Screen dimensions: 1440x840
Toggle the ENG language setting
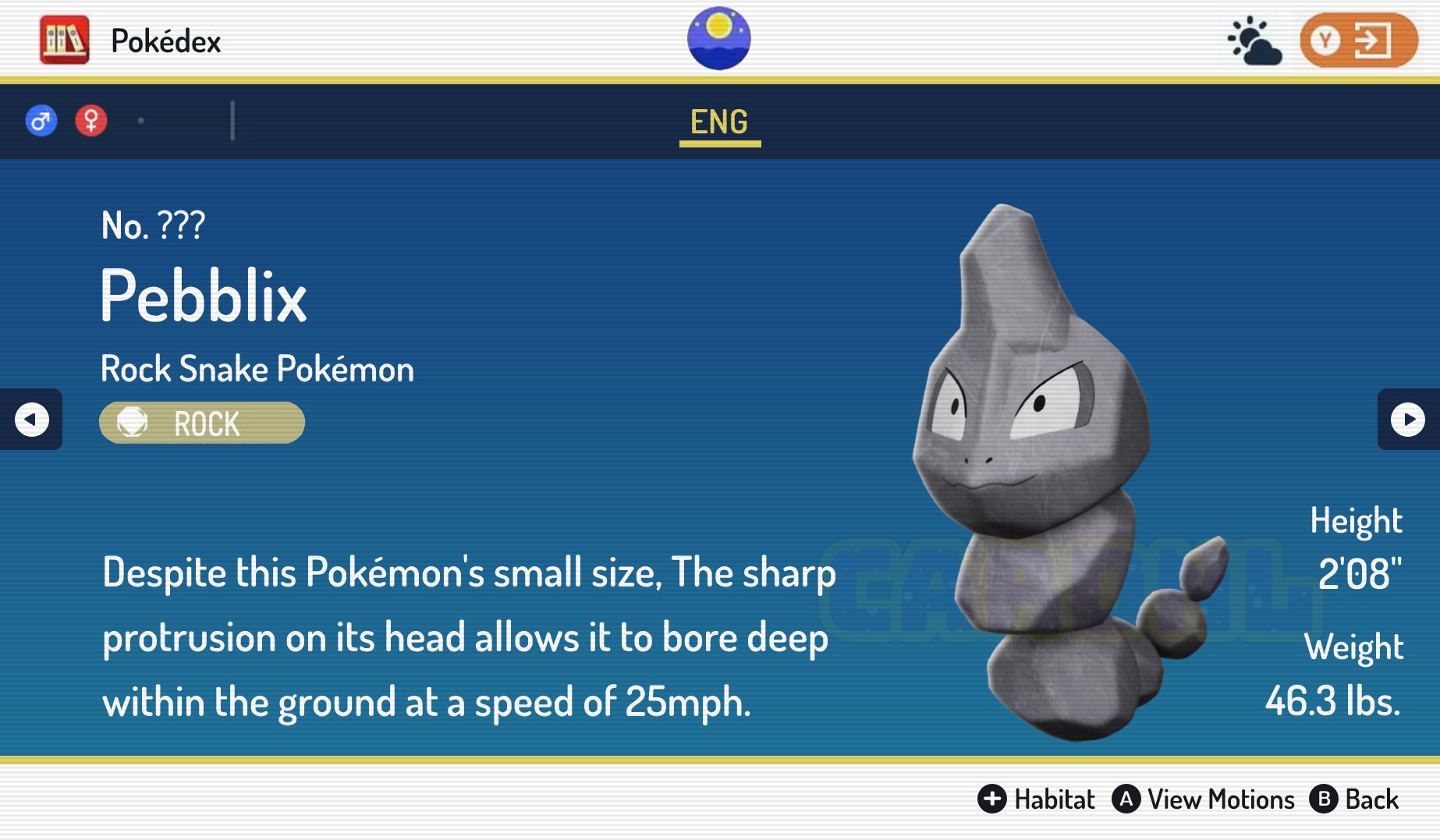coord(719,121)
